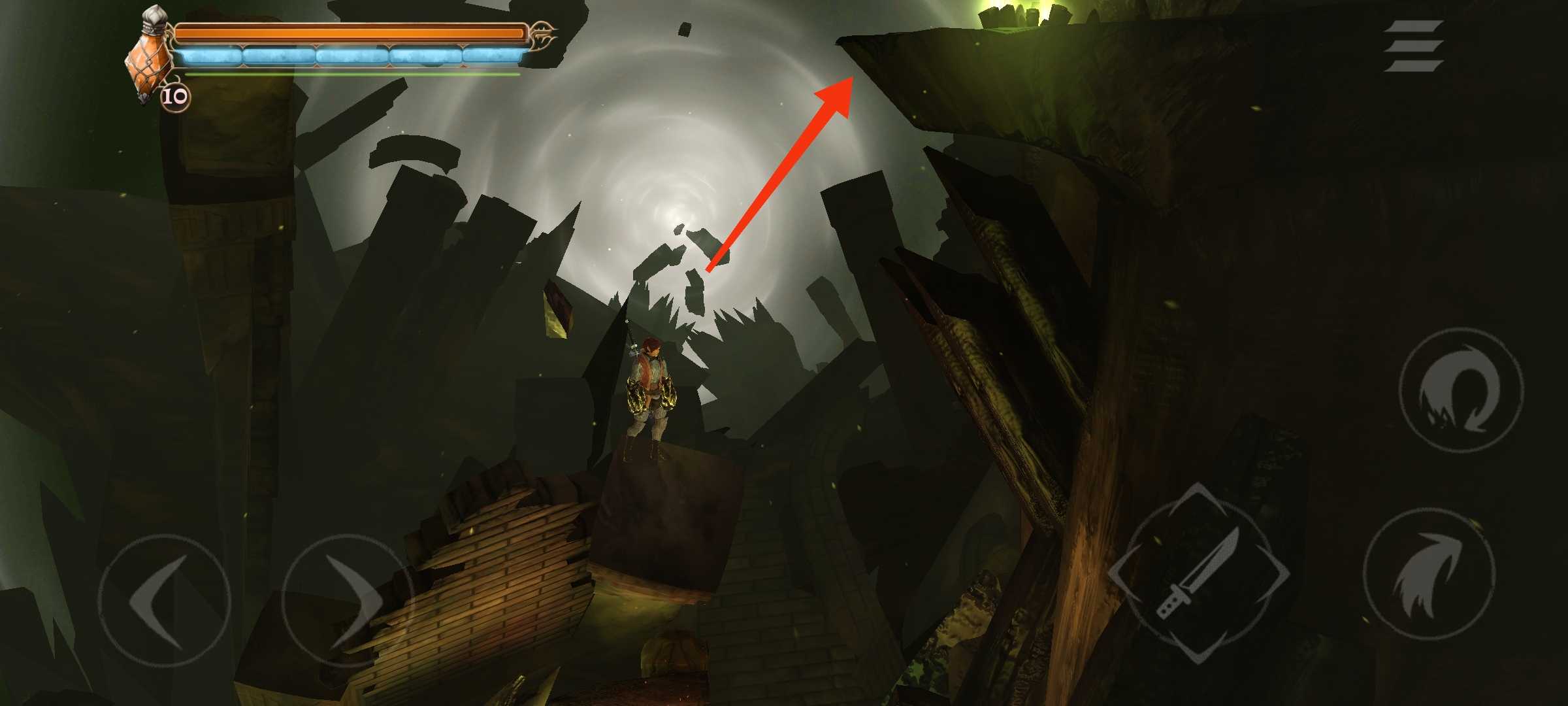The image size is (1568, 706).
Task: Open the three-bar pause menu
Action: tap(1413, 46)
